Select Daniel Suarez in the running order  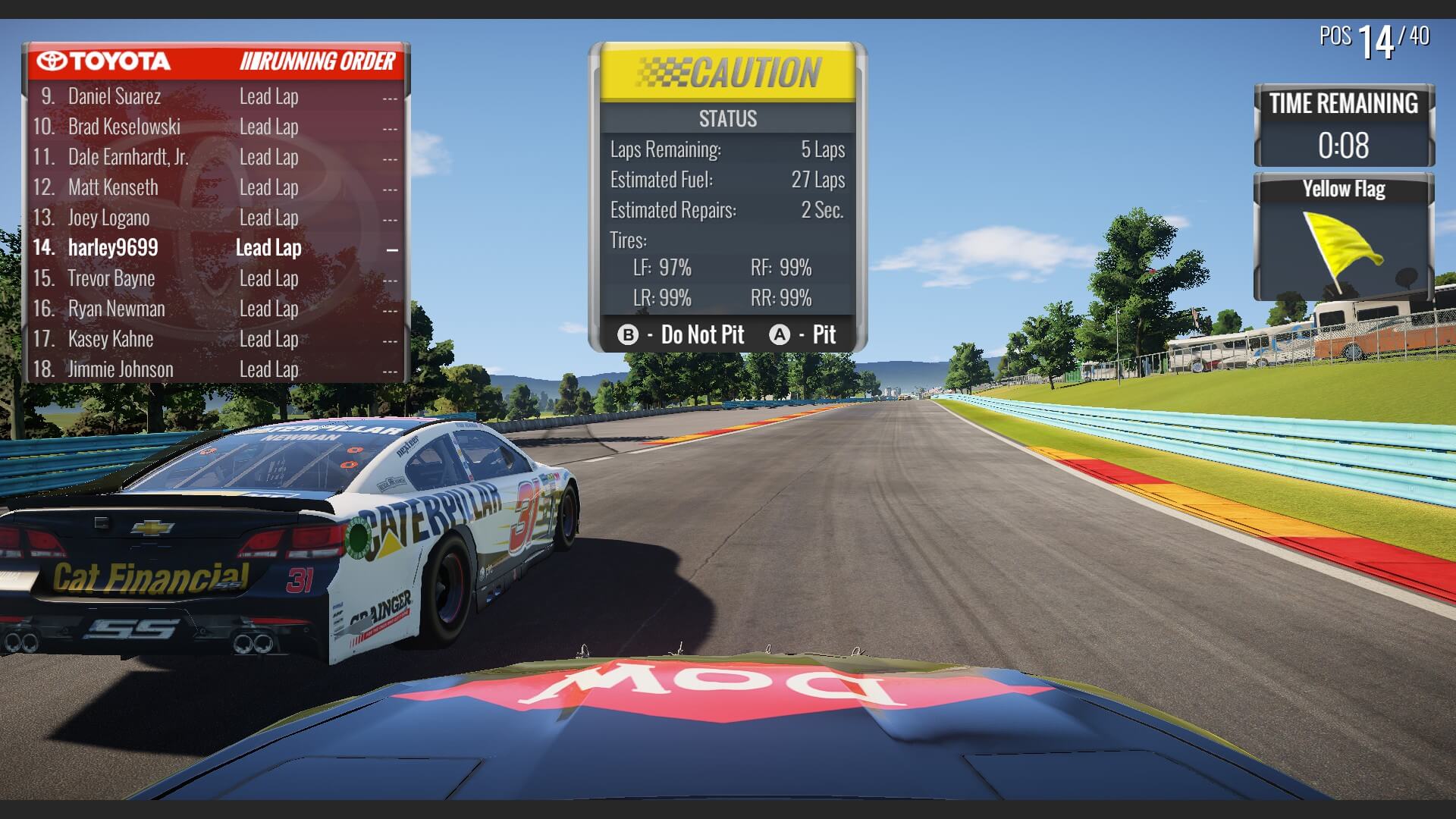(x=115, y=96)
